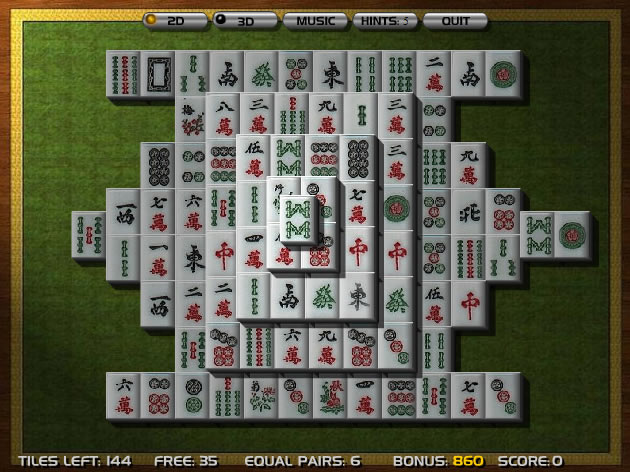Quit the game with the Quit button
The height and width of the screenshot is (472, 630).
(x=455, y=20)
